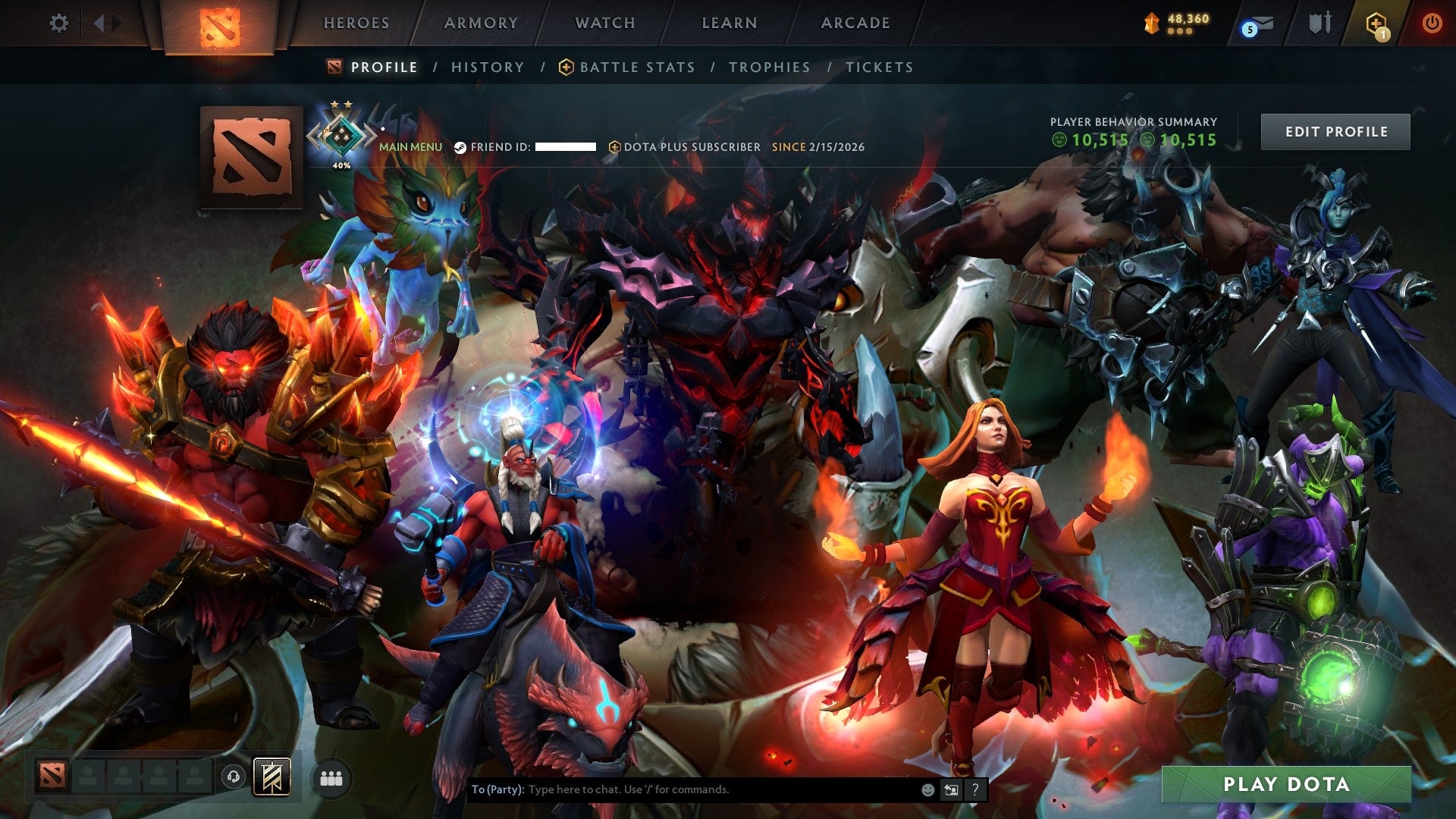Open the ARCADE menu

click(855, 23)
